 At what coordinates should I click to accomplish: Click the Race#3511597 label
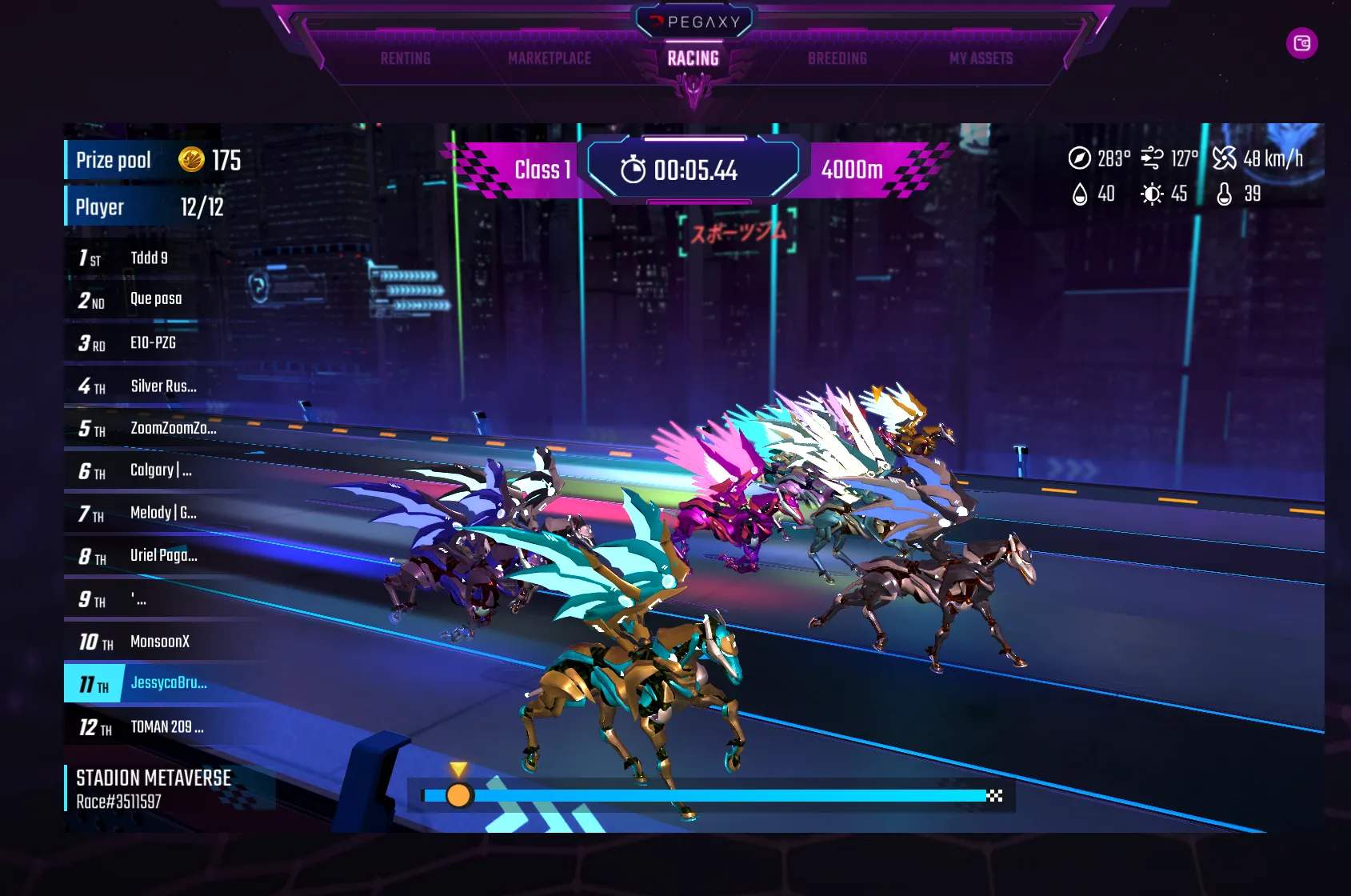click(118, 799)
